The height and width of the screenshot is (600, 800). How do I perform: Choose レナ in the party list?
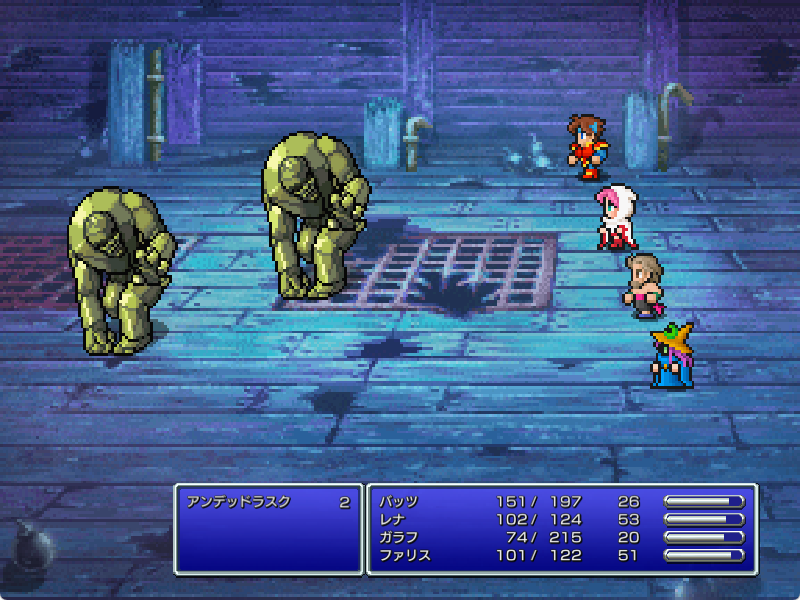393,519
